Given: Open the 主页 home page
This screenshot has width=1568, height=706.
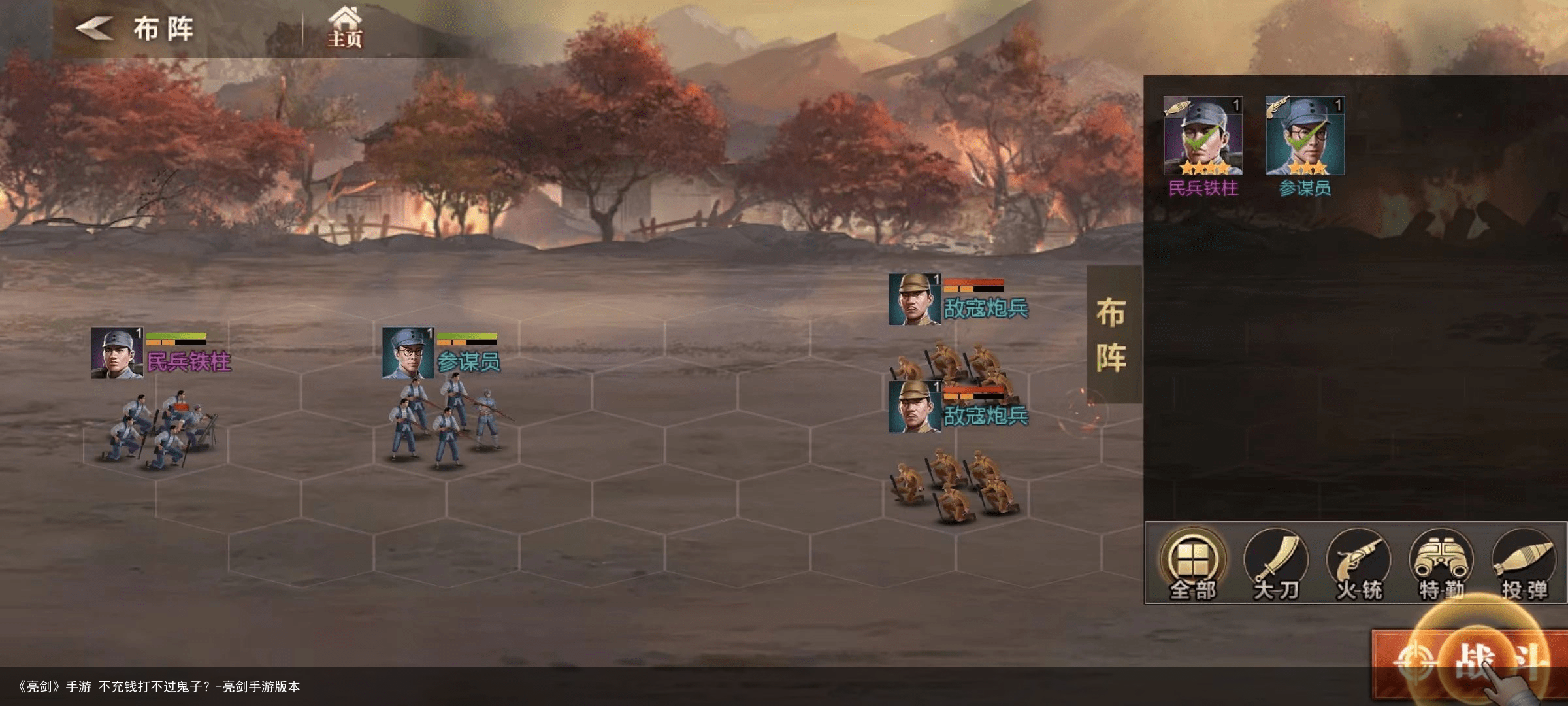Looking at the screenshot, I should tap(344, 27).
